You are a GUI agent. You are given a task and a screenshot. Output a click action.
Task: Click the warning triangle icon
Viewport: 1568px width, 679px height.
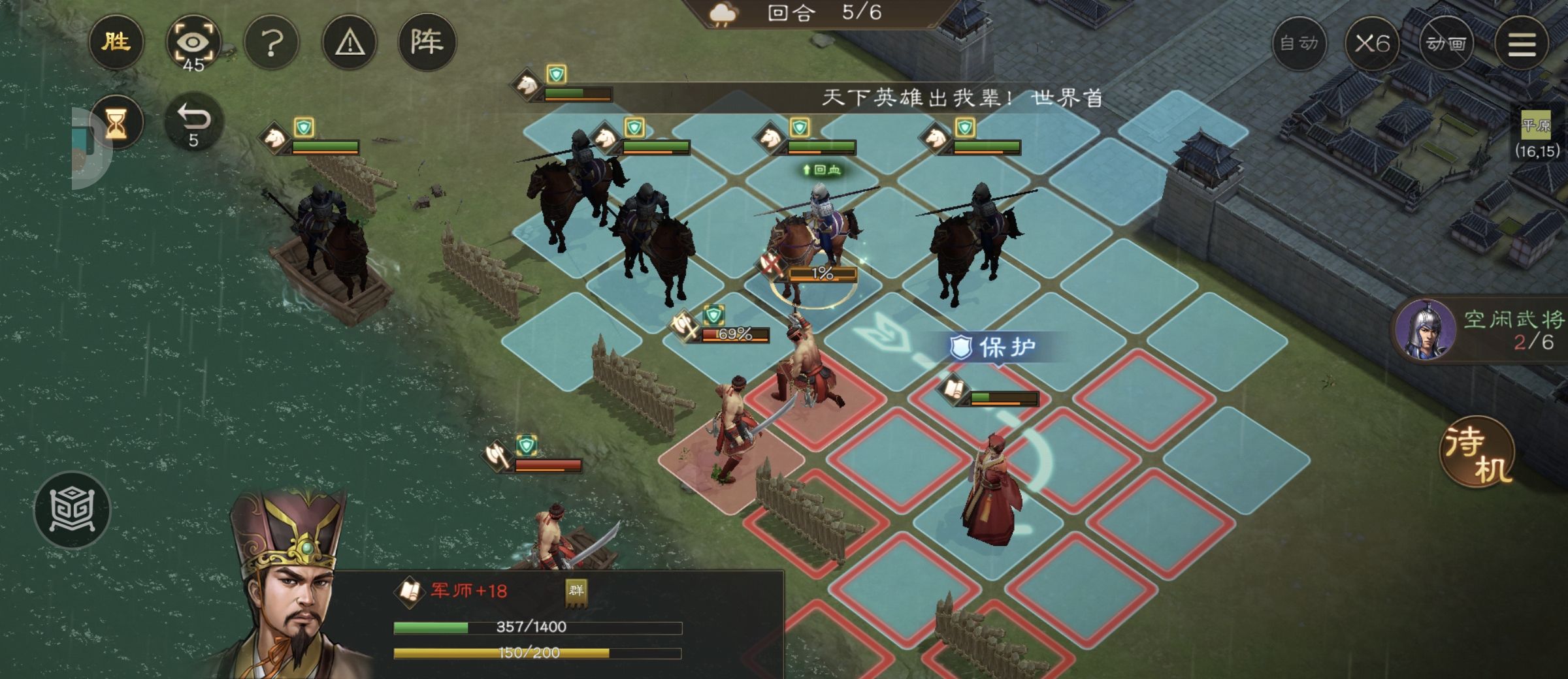(x=350, y=42)
